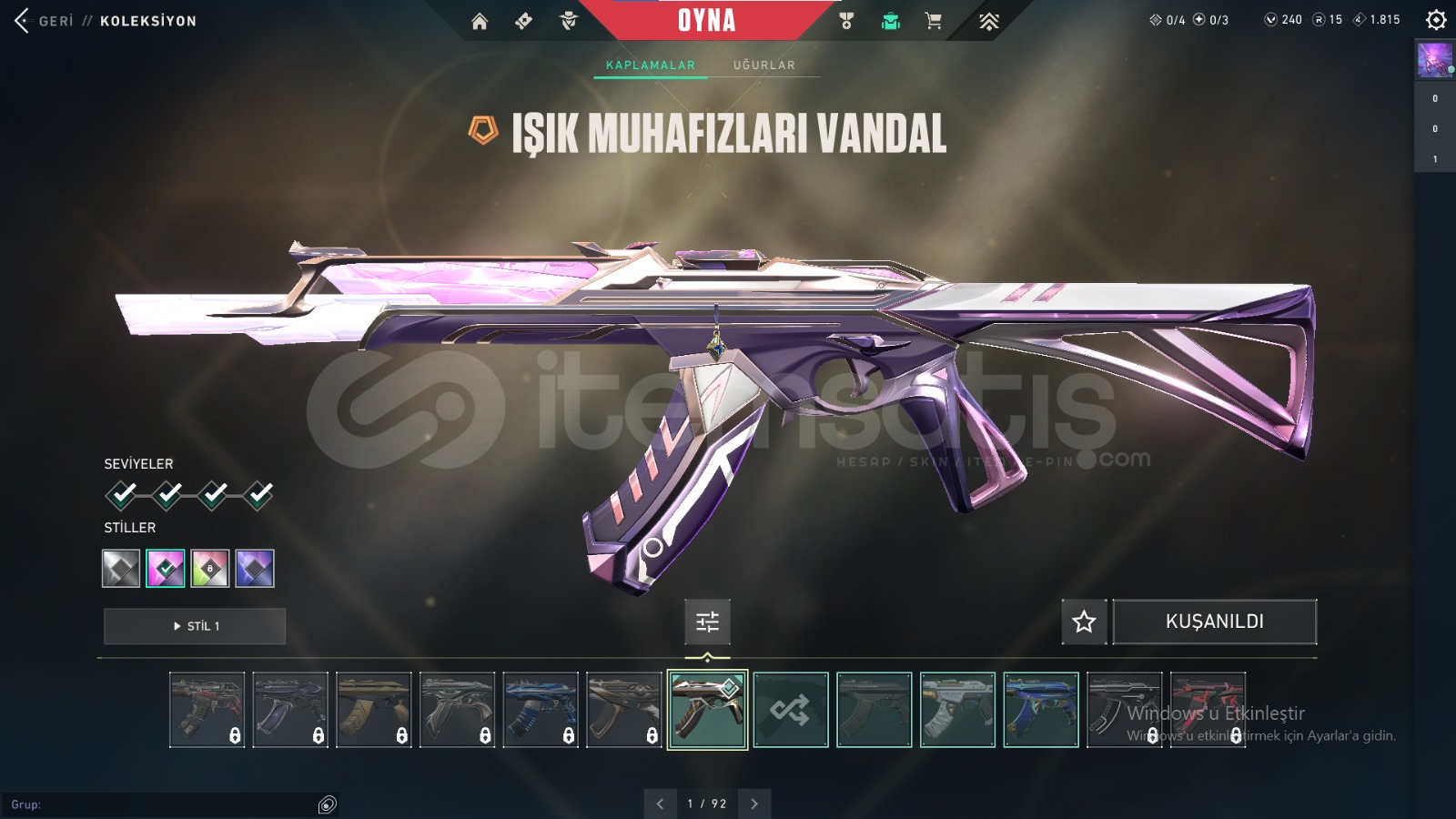1456x819 pixels.
Task: Choose the blue-purple style variant swatch
Action: (x=255, y=569)
